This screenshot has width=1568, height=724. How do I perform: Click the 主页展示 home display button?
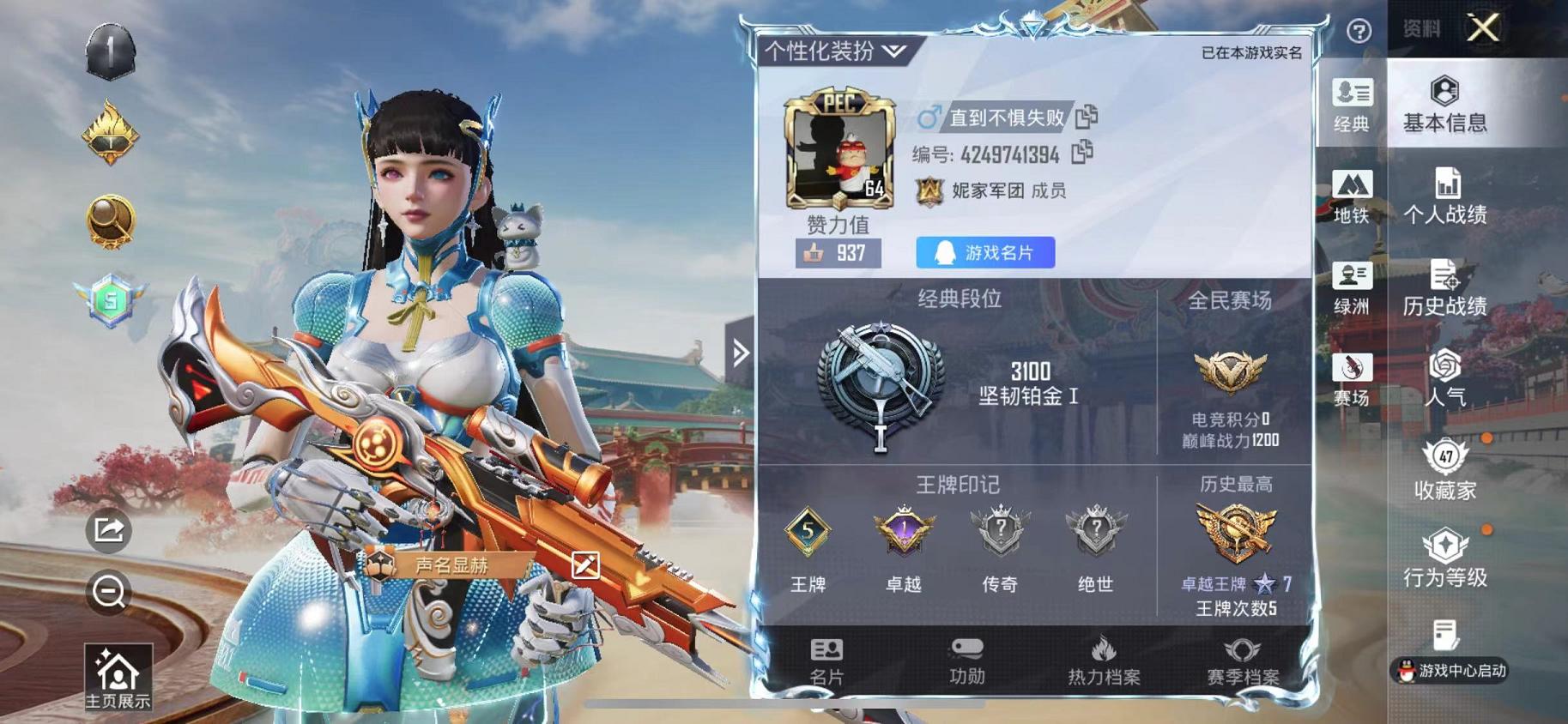coord(118,678)
